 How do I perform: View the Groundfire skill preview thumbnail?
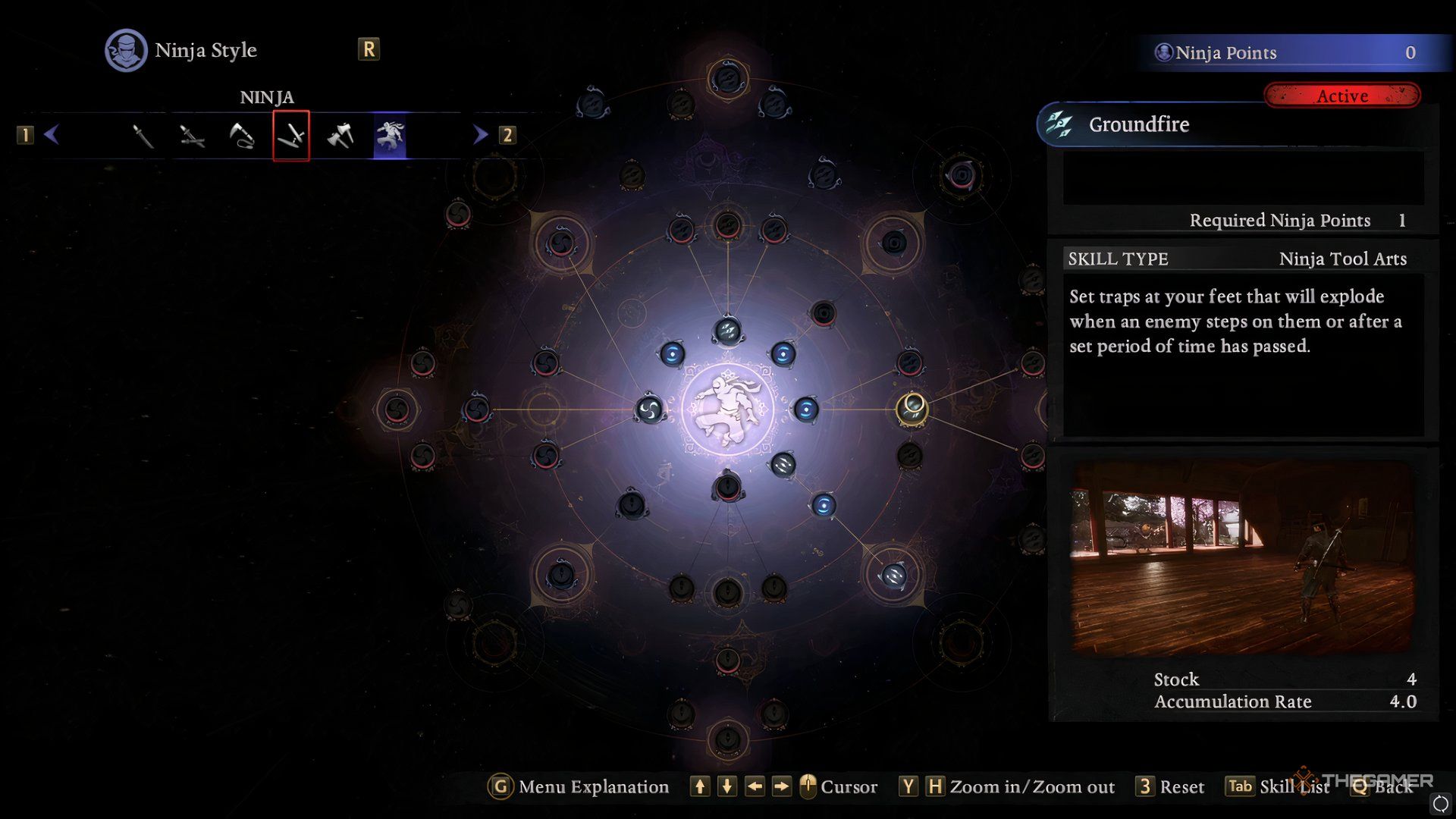1242,558
